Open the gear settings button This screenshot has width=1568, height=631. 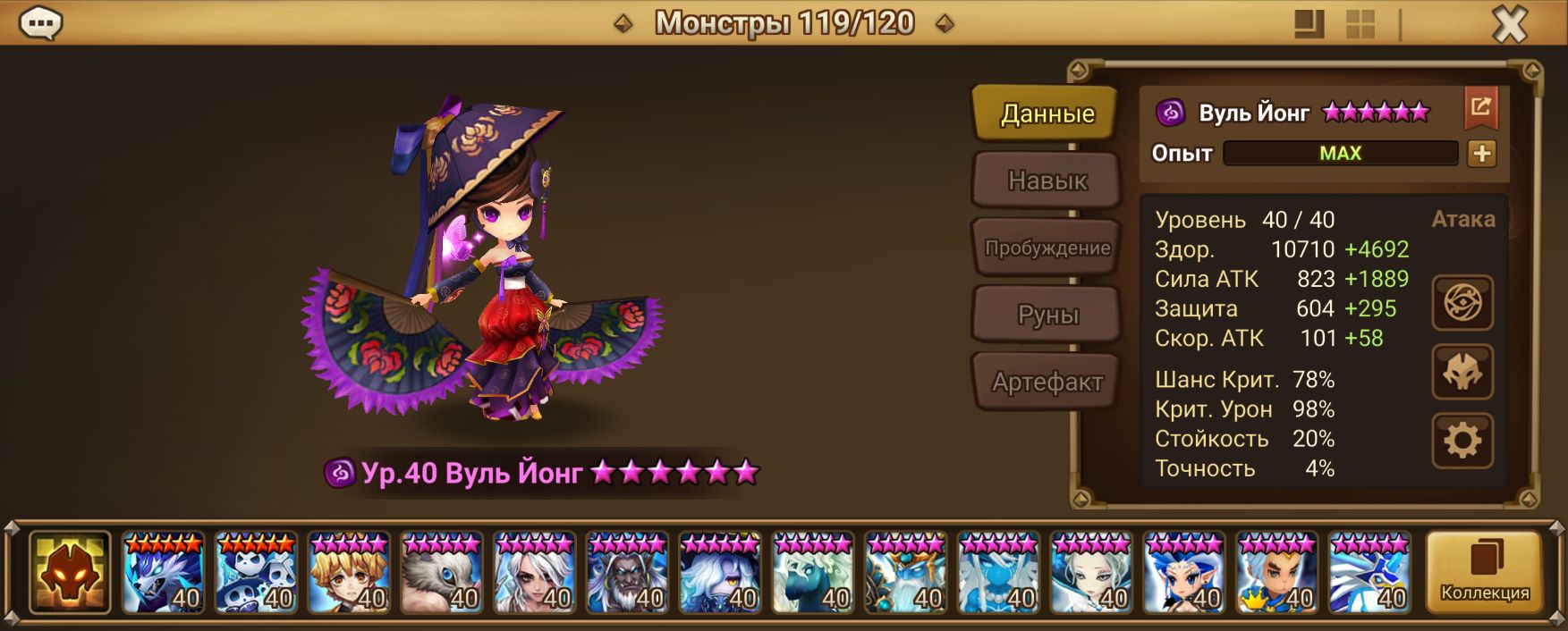coord(1462,441)
